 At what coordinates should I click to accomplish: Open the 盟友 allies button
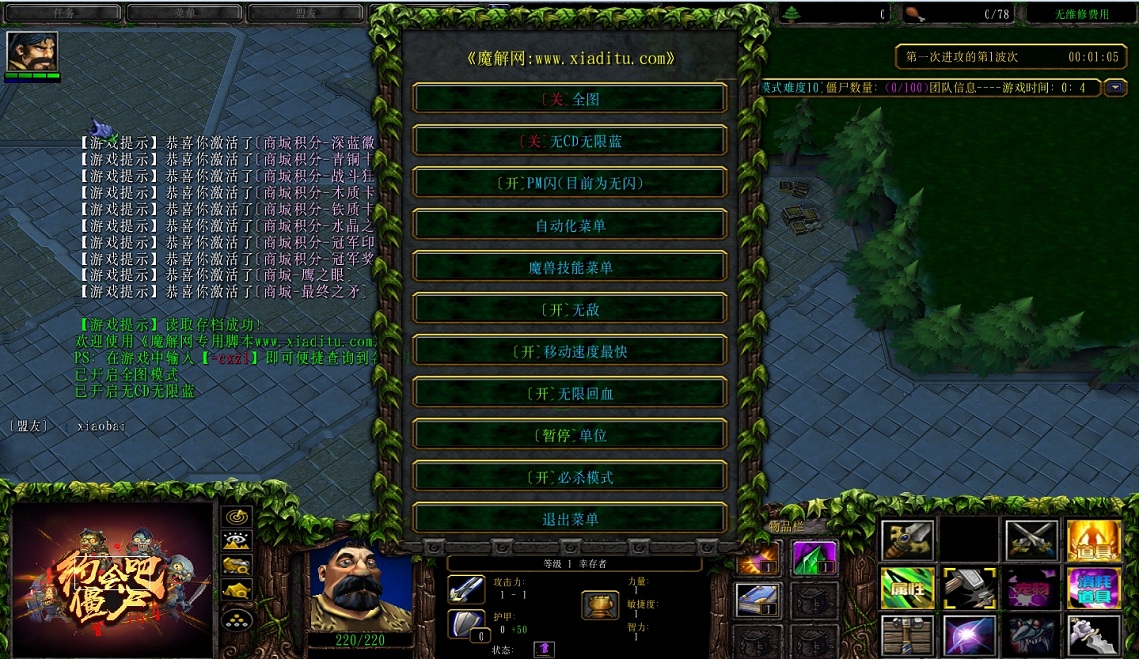[305, 13]
